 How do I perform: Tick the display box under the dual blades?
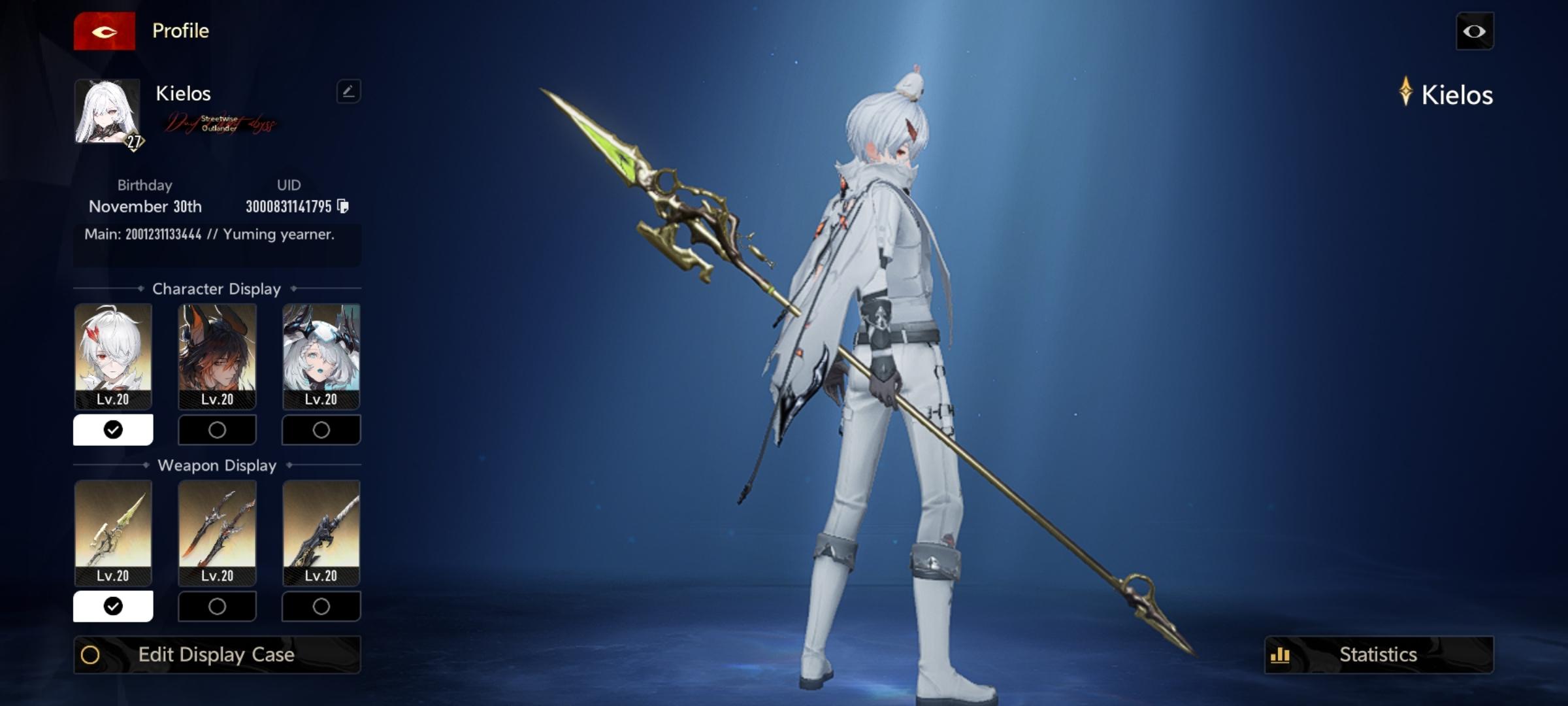(x=217, y=606)
